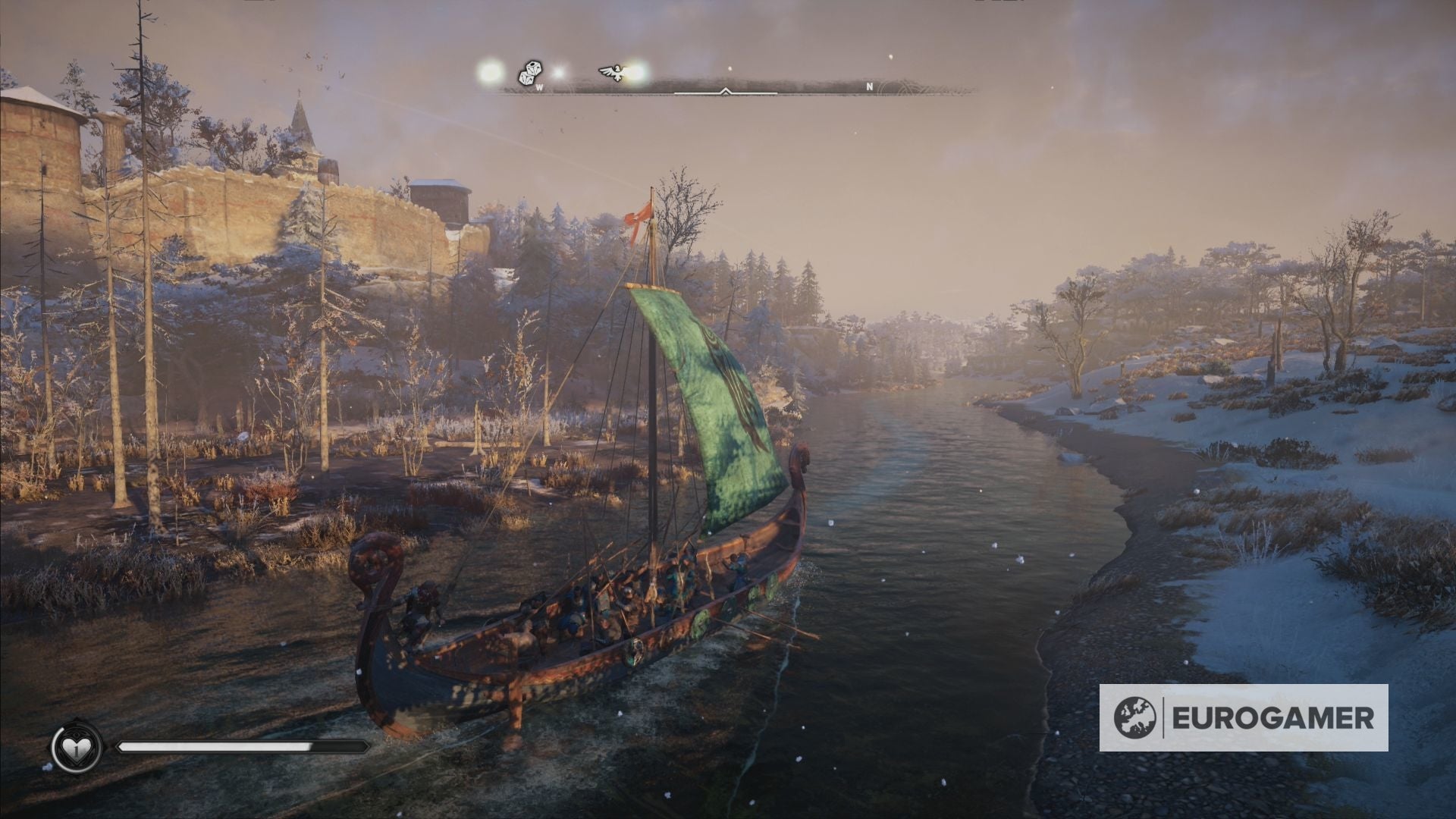Click the heart icon showing adrenaline level 1
The image size is (1456, 819).
click(76, 751)
